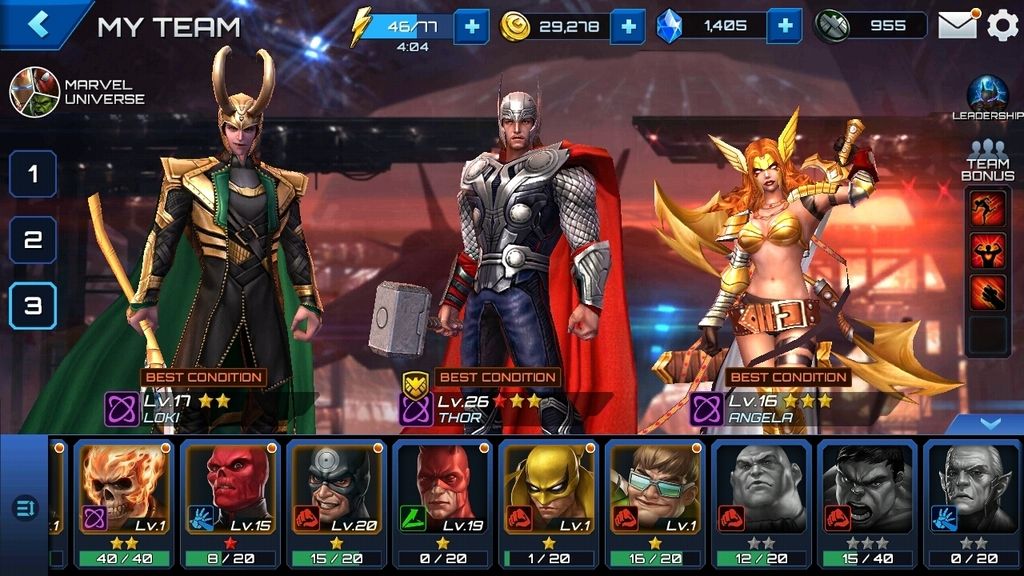Screen dimensions: 1024x576
Task: Open the mail inbox
Action: click(957, 26)
